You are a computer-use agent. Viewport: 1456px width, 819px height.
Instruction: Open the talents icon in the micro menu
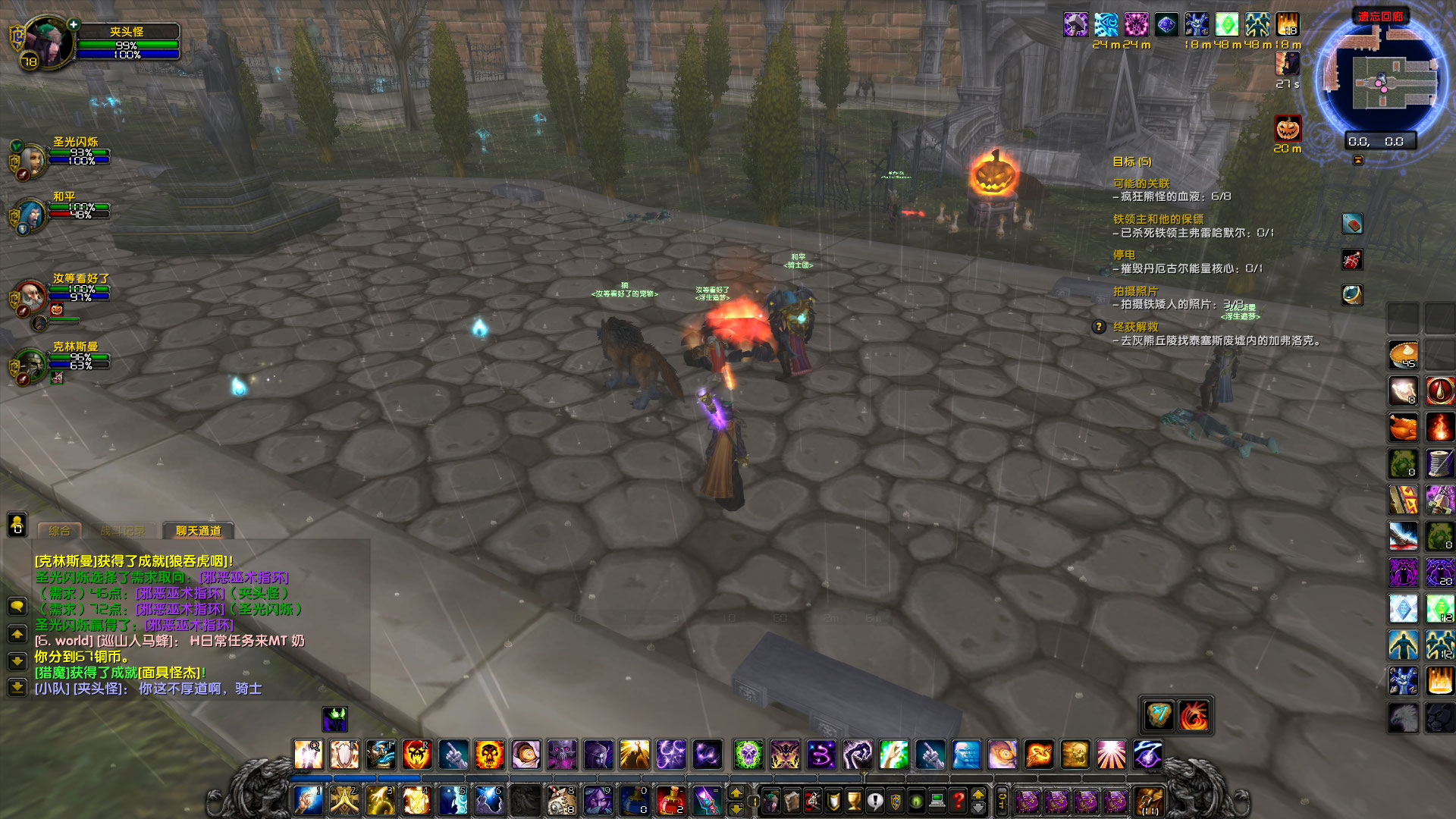pyautogui.click(x=812, y=802)
